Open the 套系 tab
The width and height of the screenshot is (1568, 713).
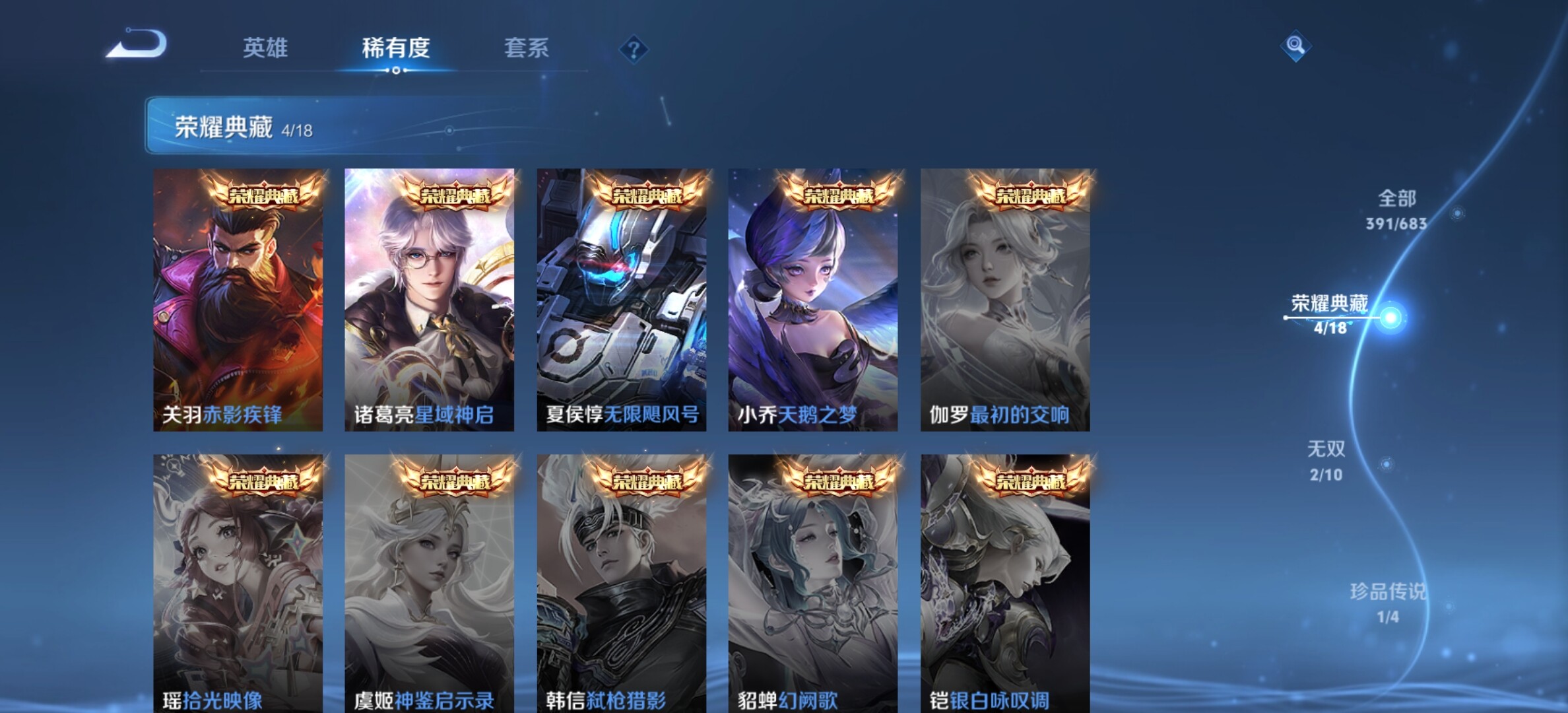tap(526, 48)
